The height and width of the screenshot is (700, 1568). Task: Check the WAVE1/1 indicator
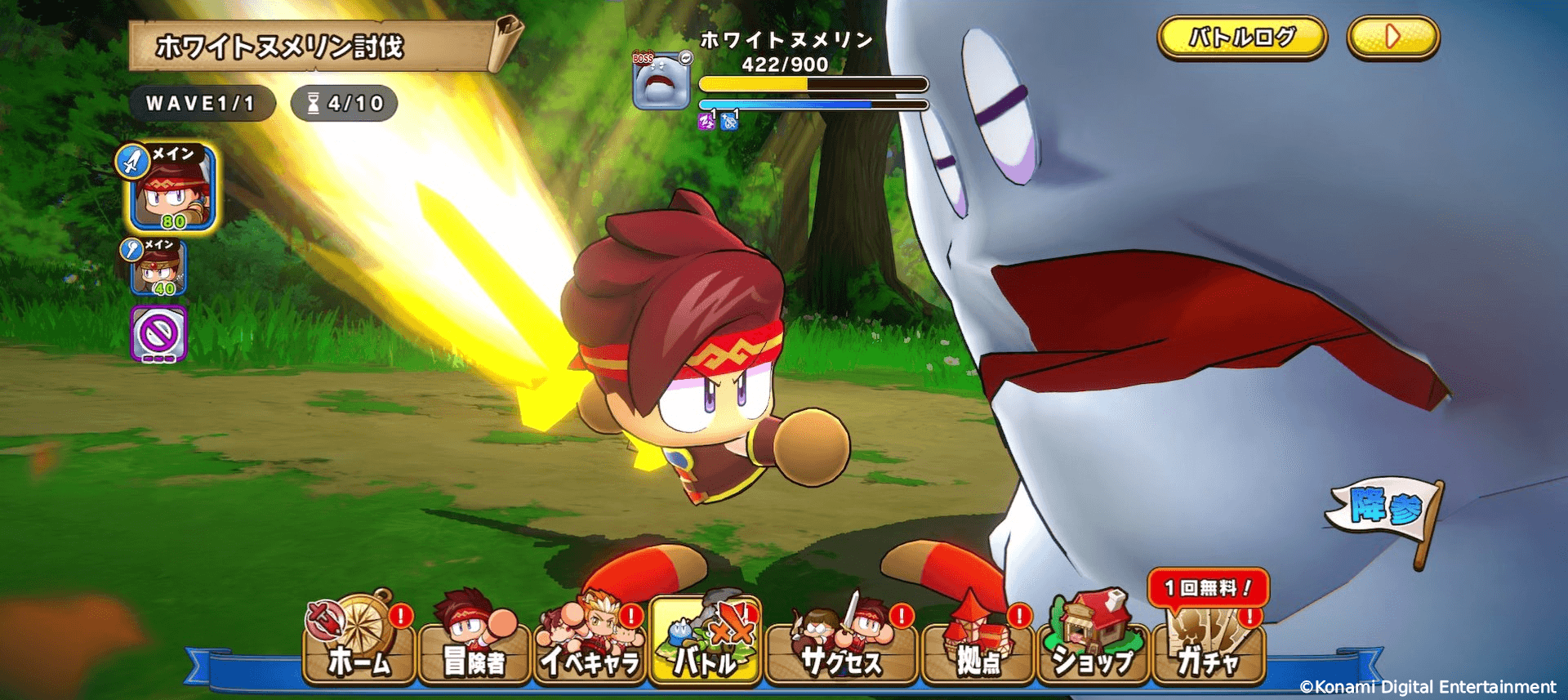(199, 103)
